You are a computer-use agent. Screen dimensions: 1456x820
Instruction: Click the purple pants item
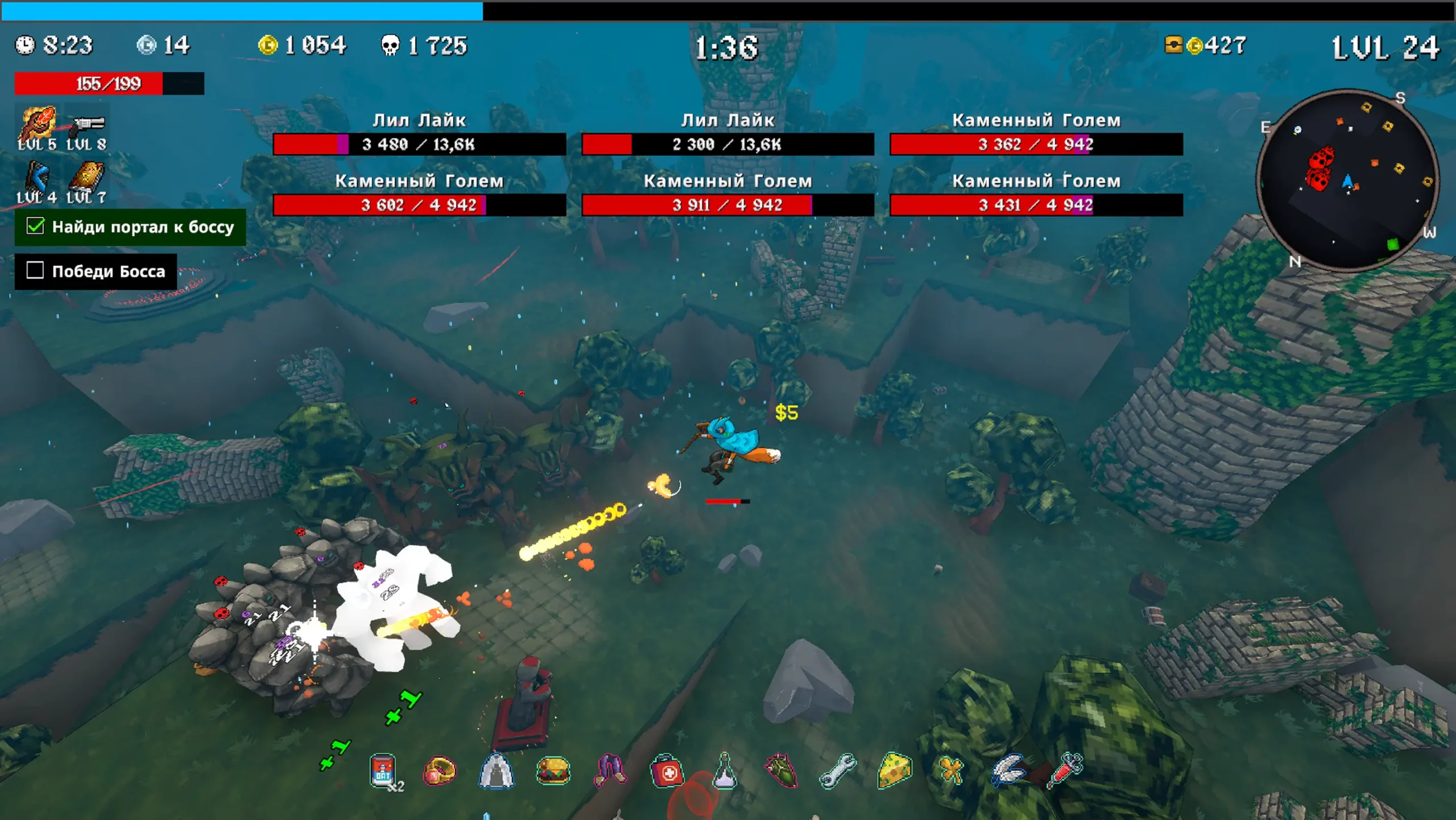[610, 772]
